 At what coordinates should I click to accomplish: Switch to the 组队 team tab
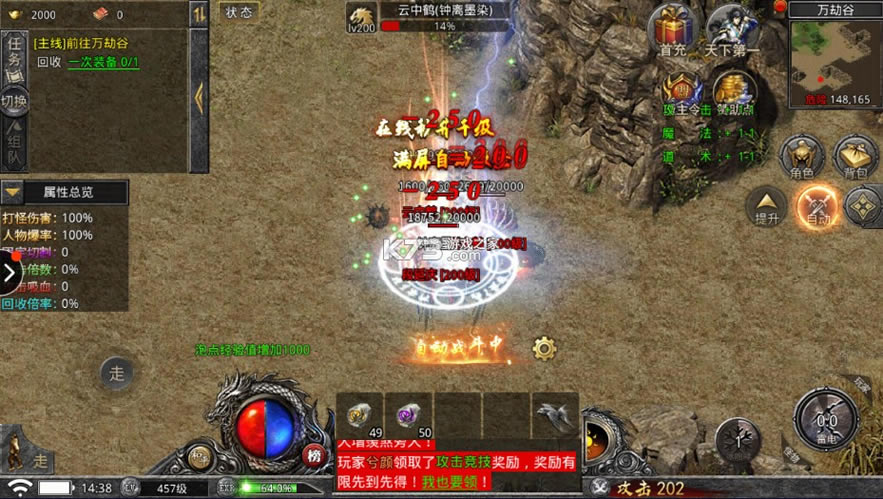pos(14,144)
